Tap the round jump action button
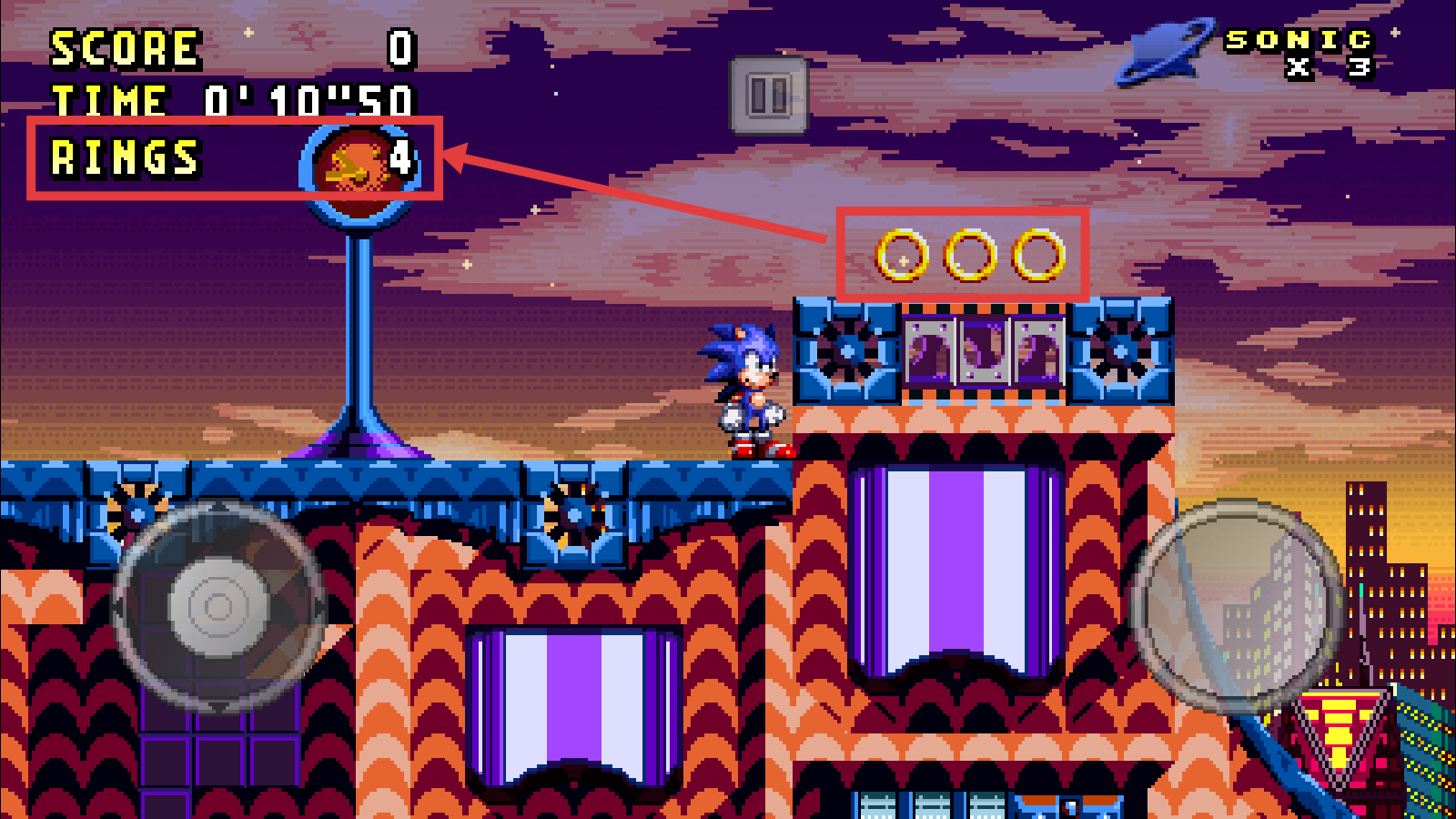The height and width of the screenshot is (819, 1456). tap(1236, 606)
